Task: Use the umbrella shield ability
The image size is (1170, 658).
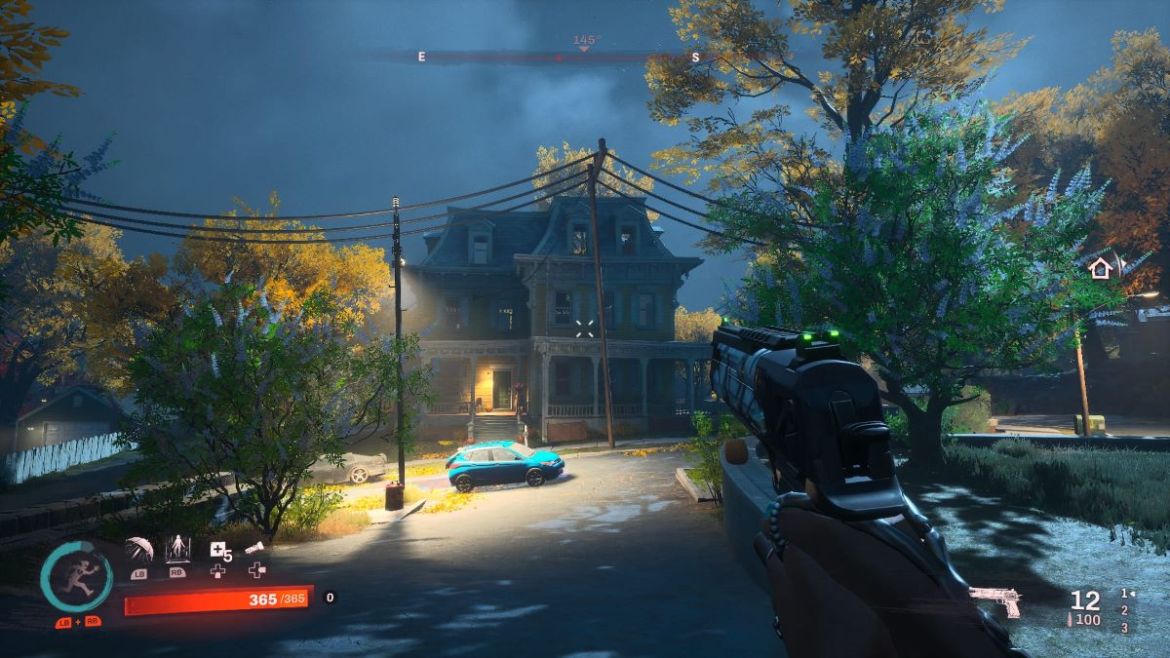Action: (139, 549)
